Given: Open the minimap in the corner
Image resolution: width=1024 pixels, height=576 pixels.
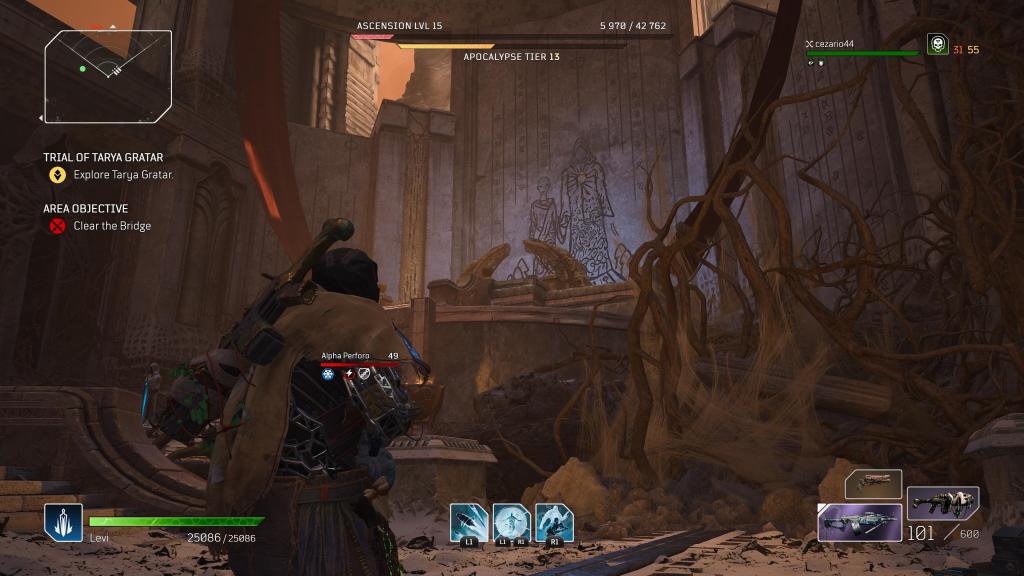Looking at the screenshot, I should pos(108,75).
